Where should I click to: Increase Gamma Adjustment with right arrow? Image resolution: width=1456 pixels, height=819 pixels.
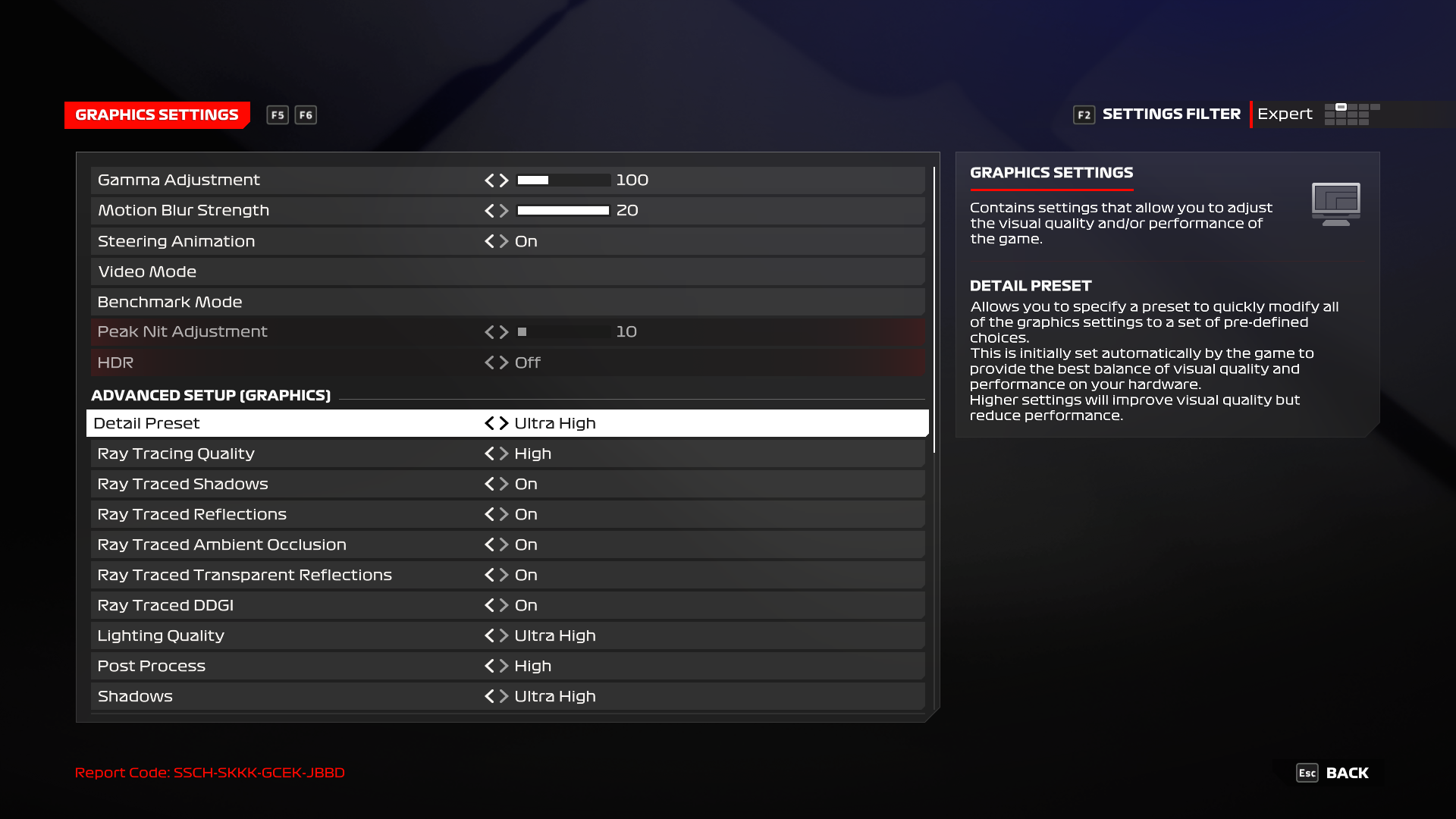point(504,180)
